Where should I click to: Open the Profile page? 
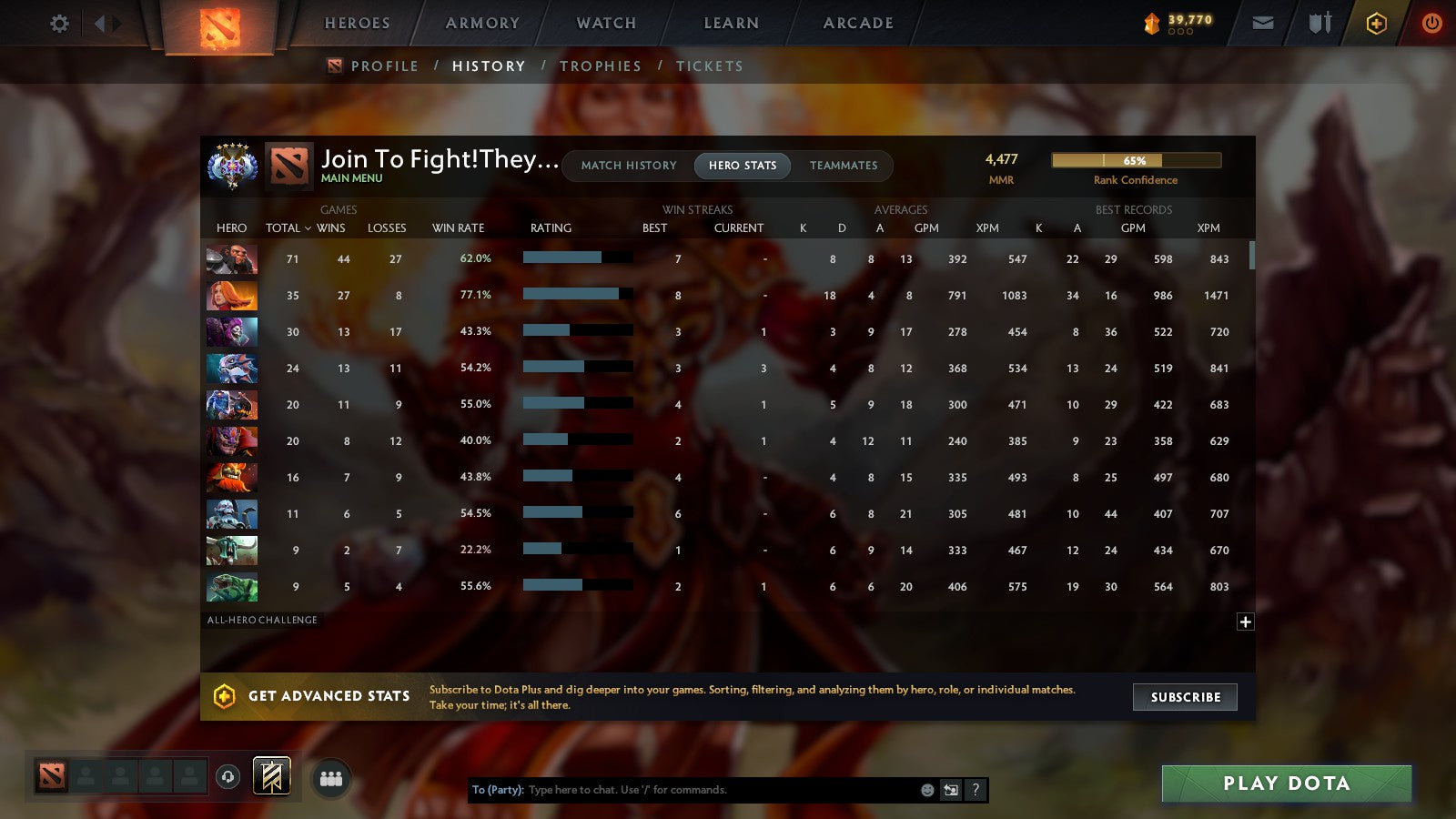coord(386,66)
